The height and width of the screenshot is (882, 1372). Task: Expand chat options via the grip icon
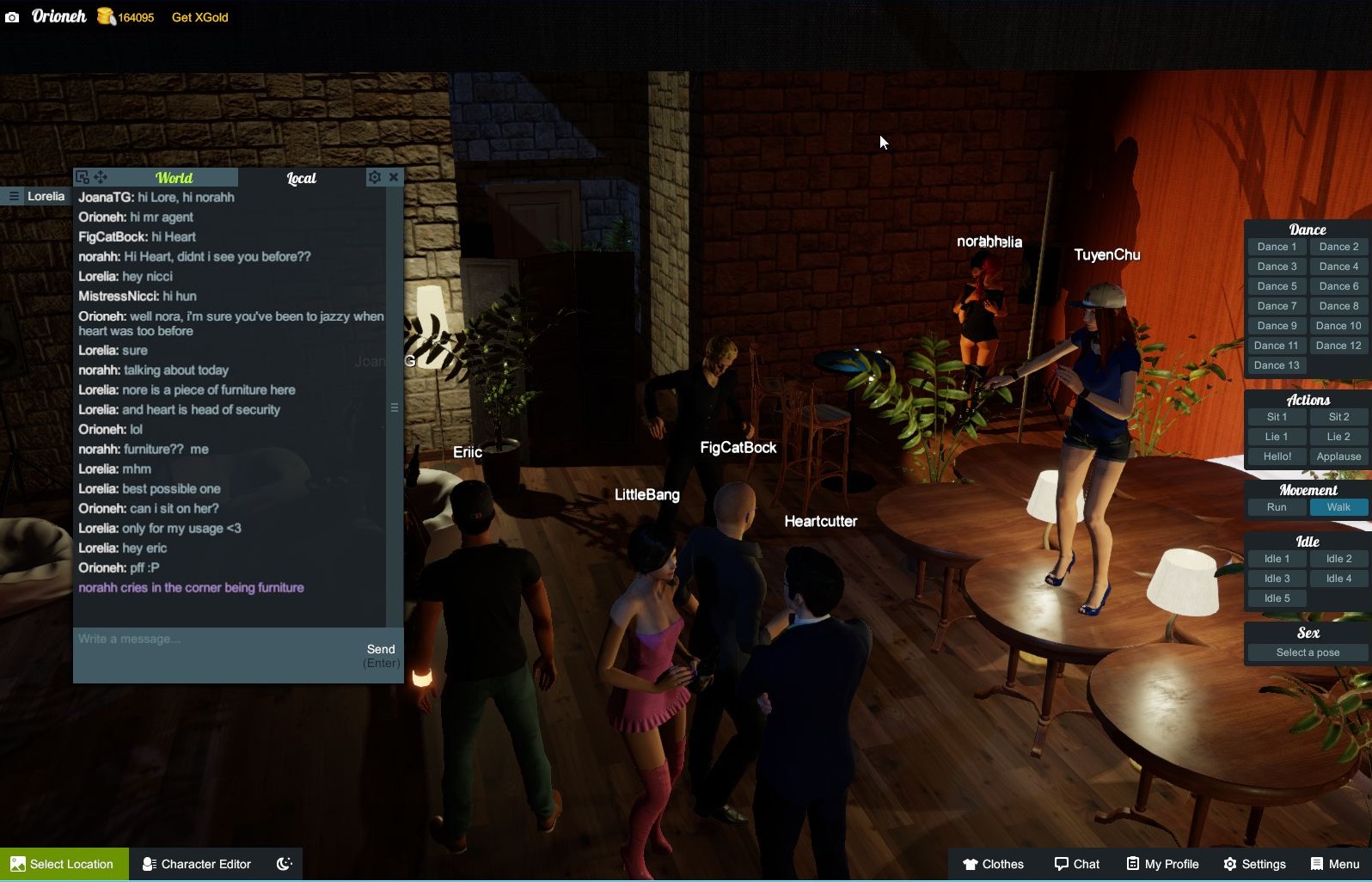[394, 407]
